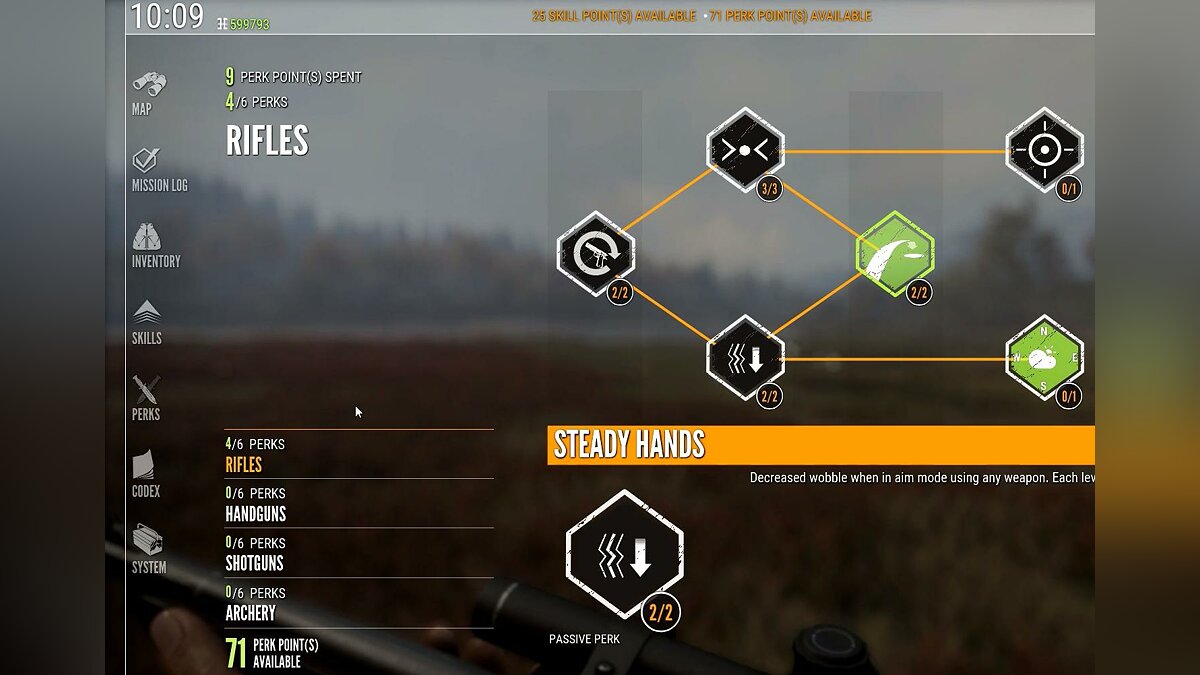Switch to the Skills menu
1200x675 pixels.
coord(147,322)
